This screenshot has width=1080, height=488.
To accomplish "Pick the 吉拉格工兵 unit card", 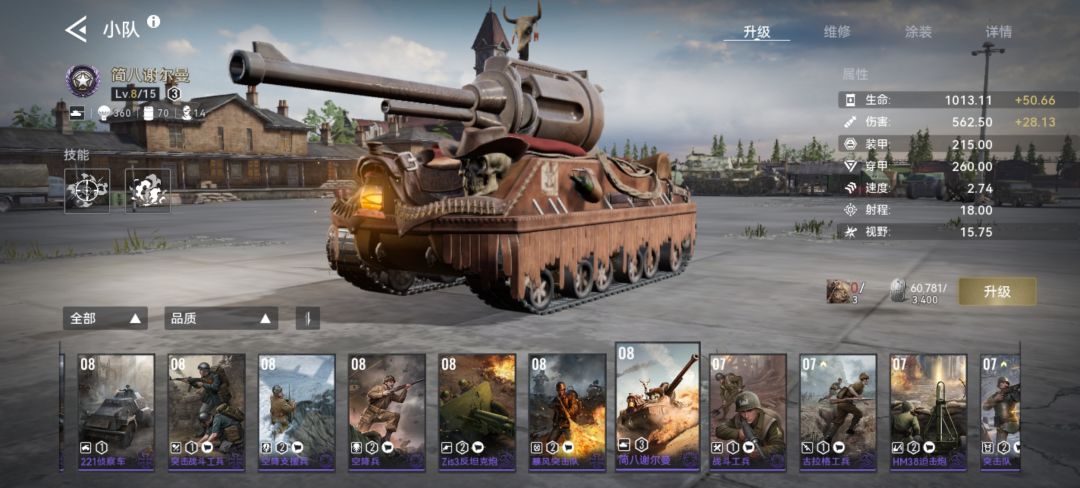I will (x=838, y=411).
